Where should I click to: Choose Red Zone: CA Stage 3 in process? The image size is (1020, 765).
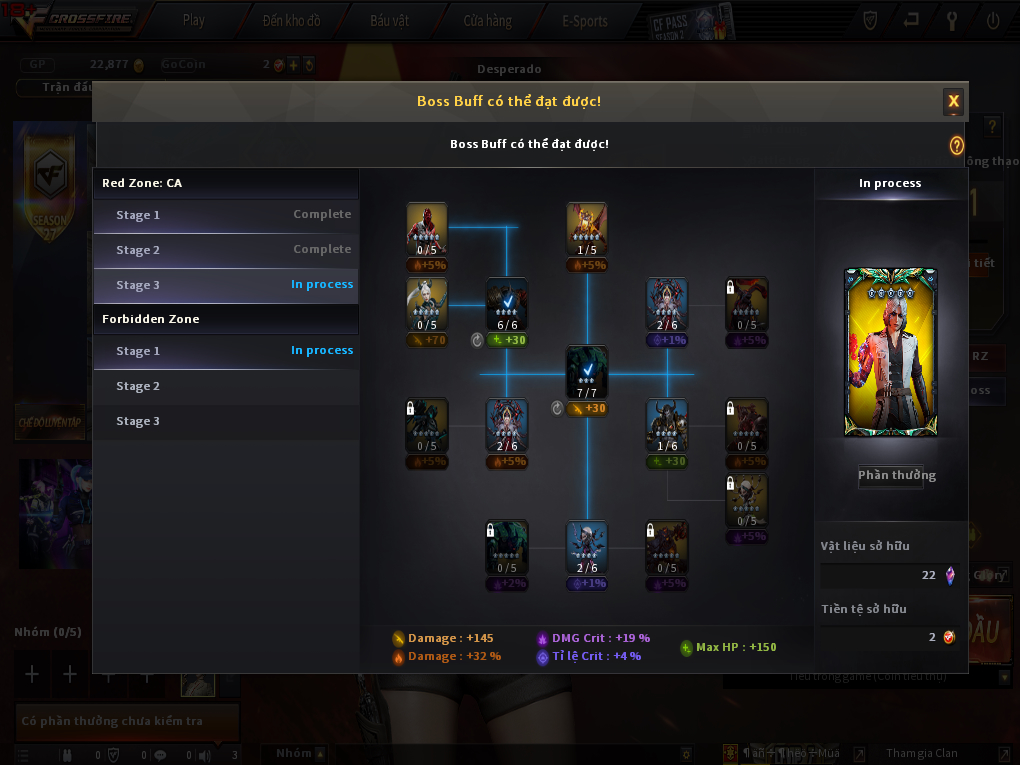pos(226,285)
